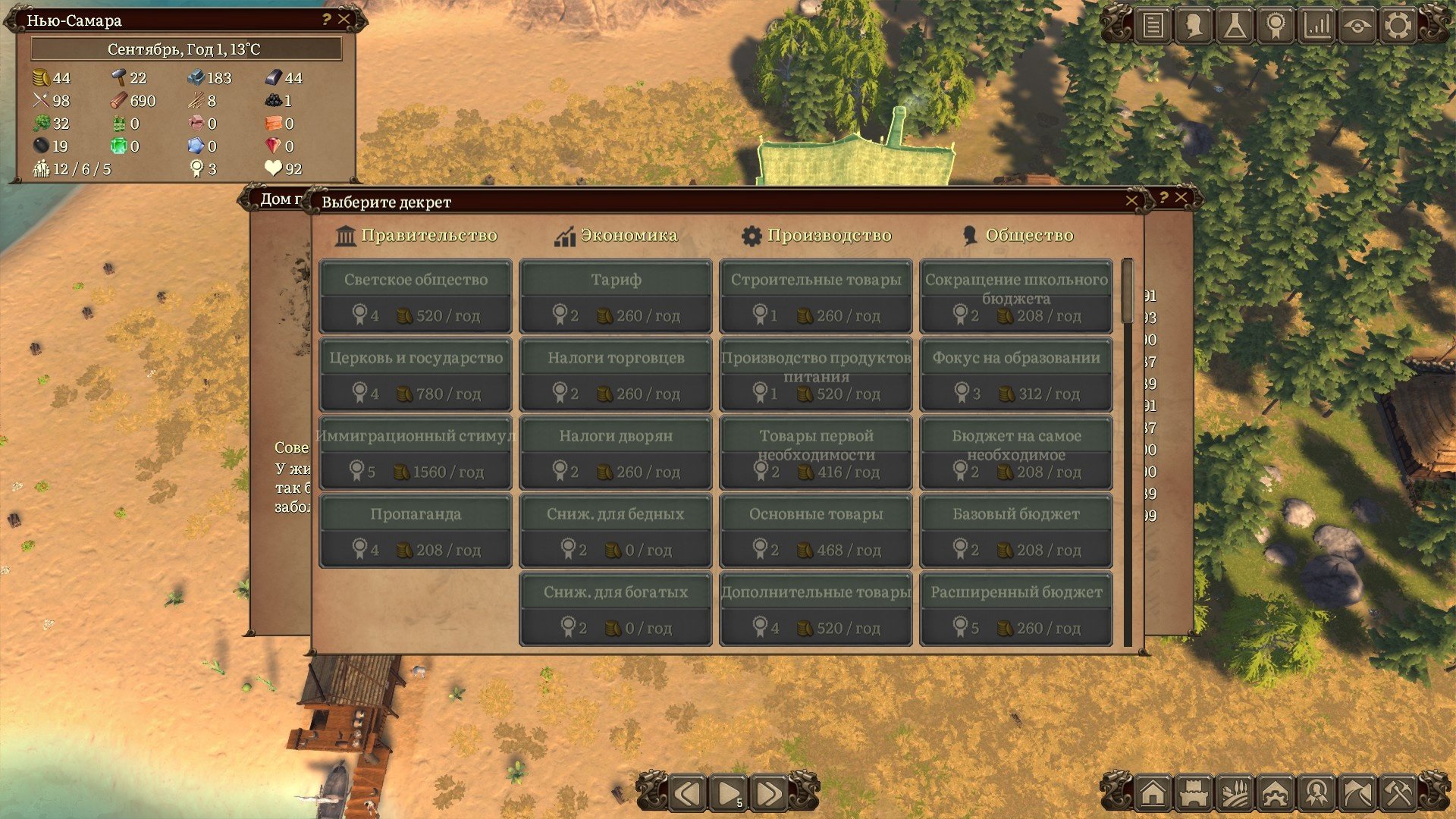1456x819 pixels.
Task: Enact the Пропаганда decree
Action: click(416, 531)
